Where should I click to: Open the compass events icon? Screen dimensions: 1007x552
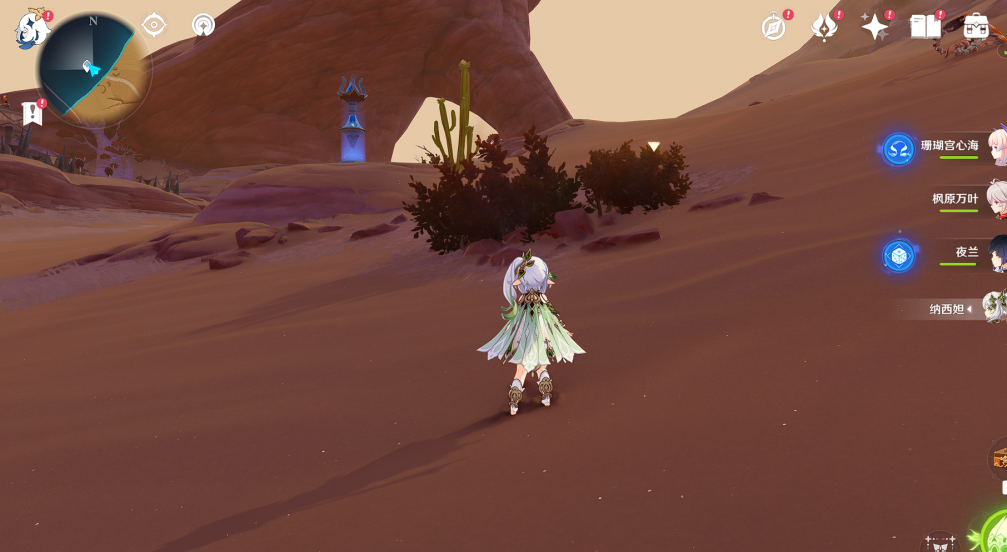[774, 27]
